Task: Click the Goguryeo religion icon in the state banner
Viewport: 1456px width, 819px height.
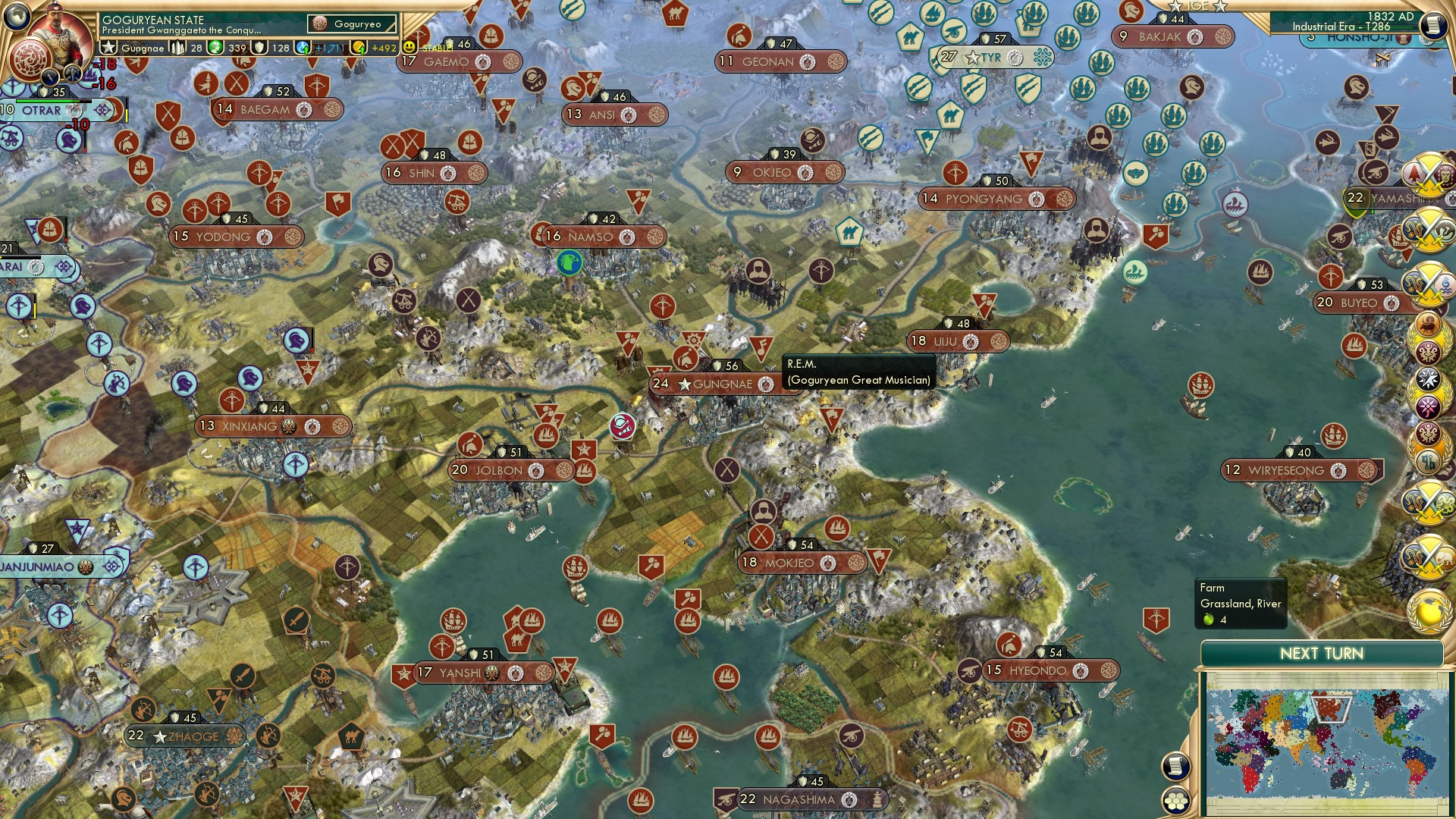Action: tap(319, 24)
